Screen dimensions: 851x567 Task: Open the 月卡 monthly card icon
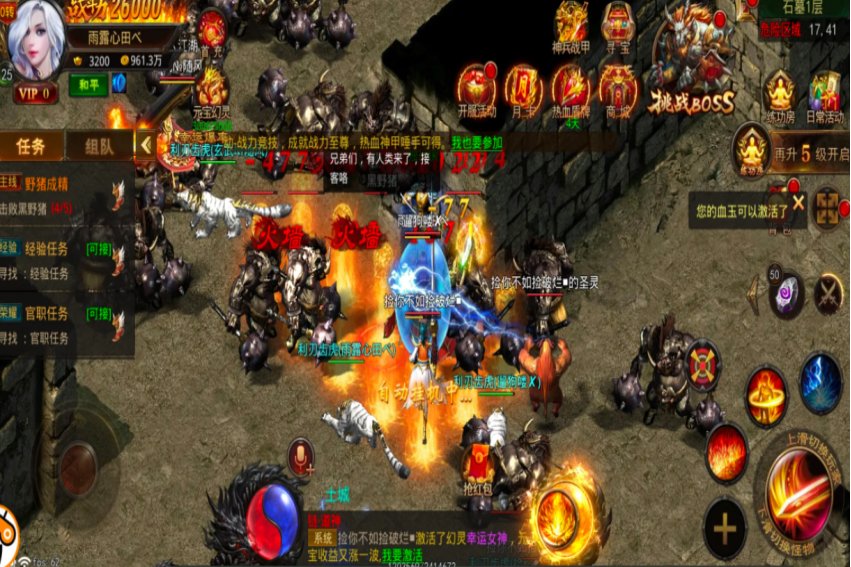pos(523,90)
